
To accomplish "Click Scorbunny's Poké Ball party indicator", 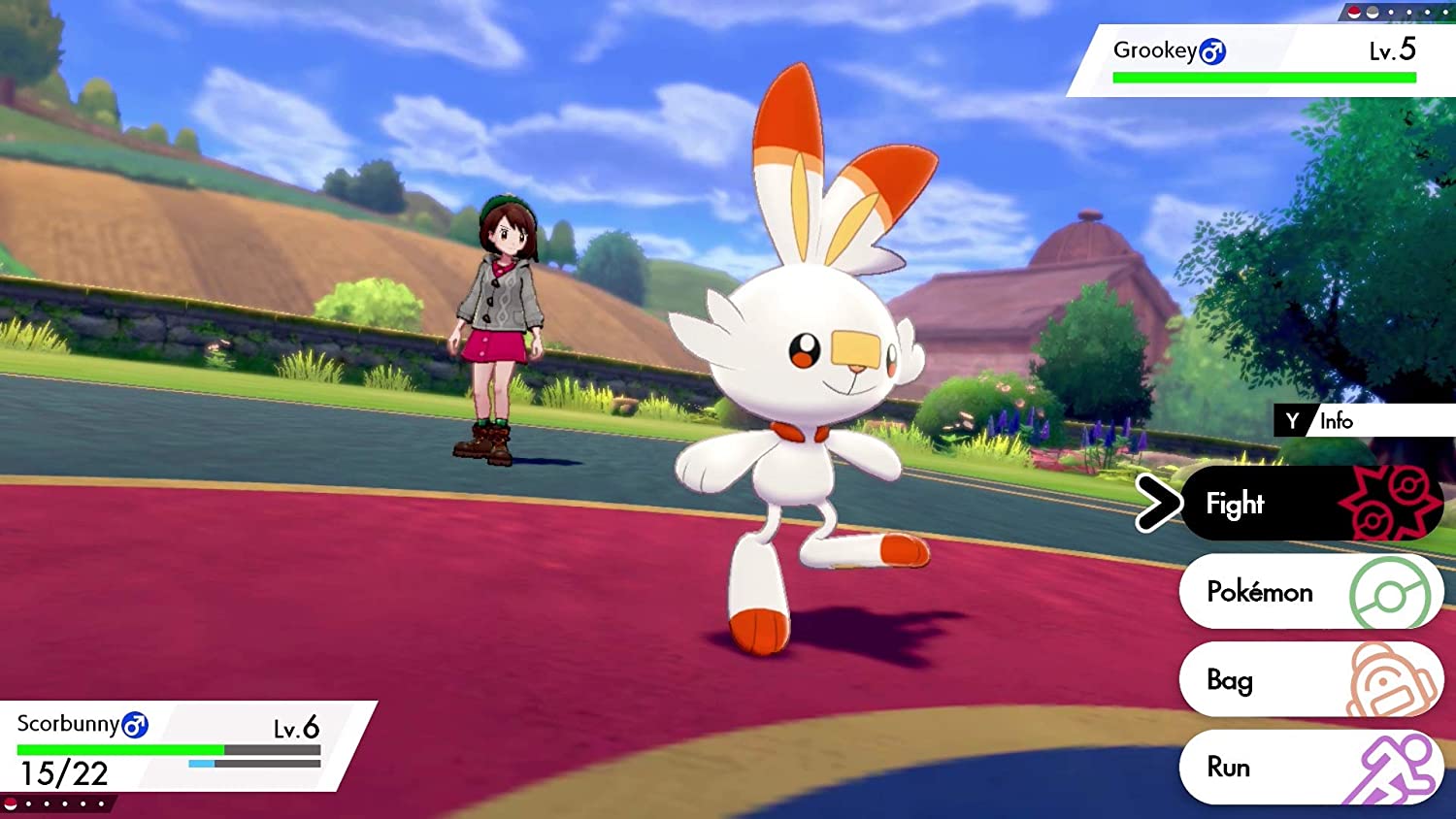I will tap(10, 803).
